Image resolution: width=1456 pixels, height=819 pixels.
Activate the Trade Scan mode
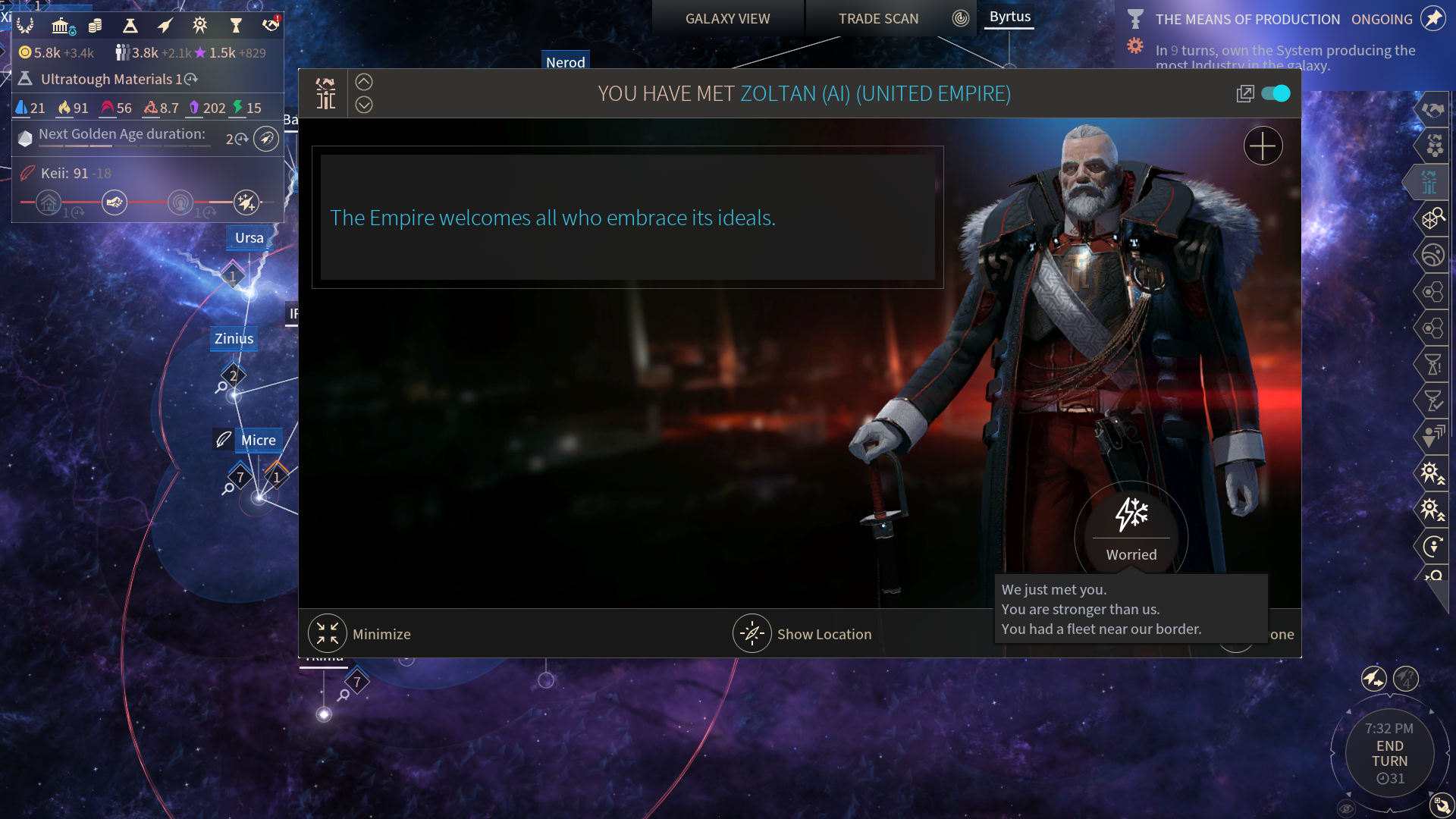[878, 19]
